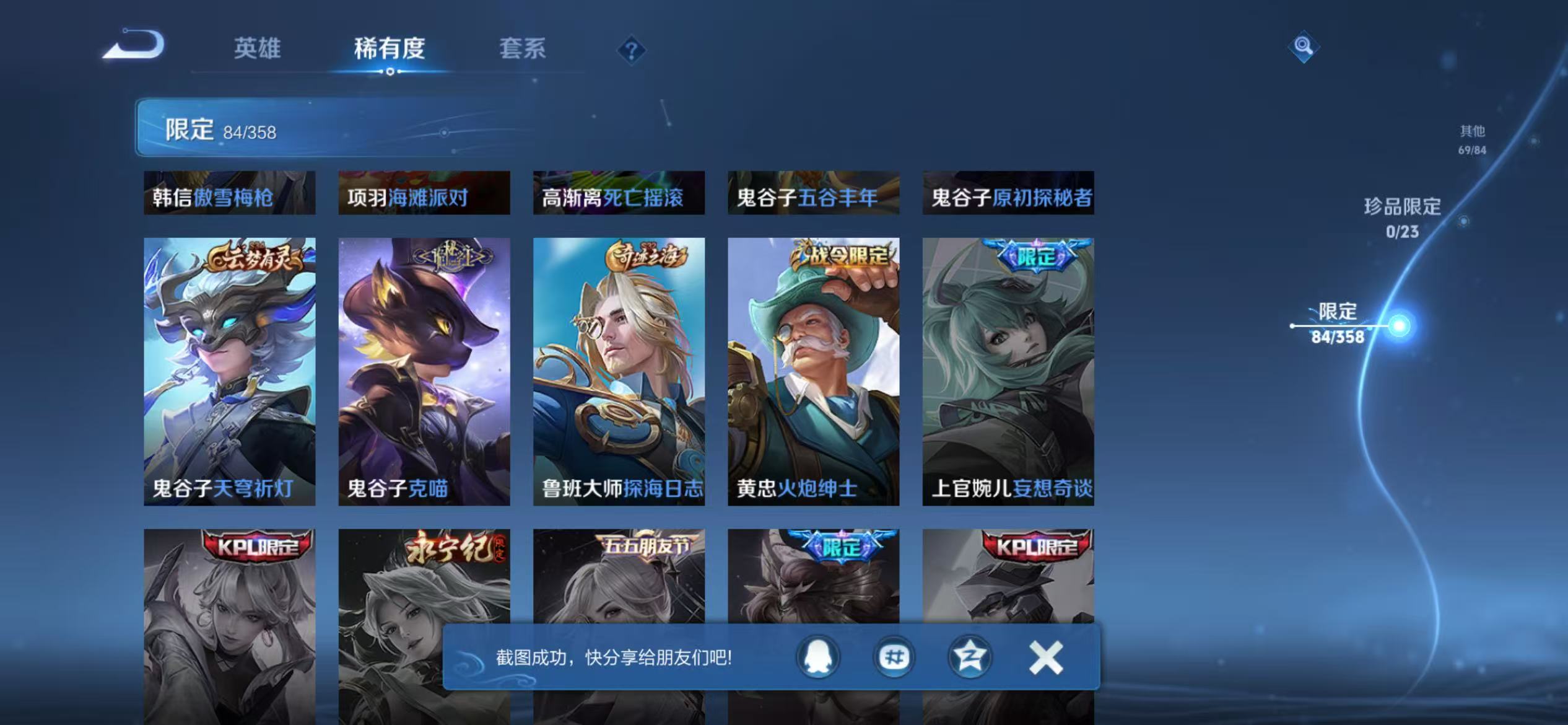Open the 韩信傲雪梅枪 banner
Image resolution: width=1568 pixels, height=725 pixels.
[x=228, y=195]
